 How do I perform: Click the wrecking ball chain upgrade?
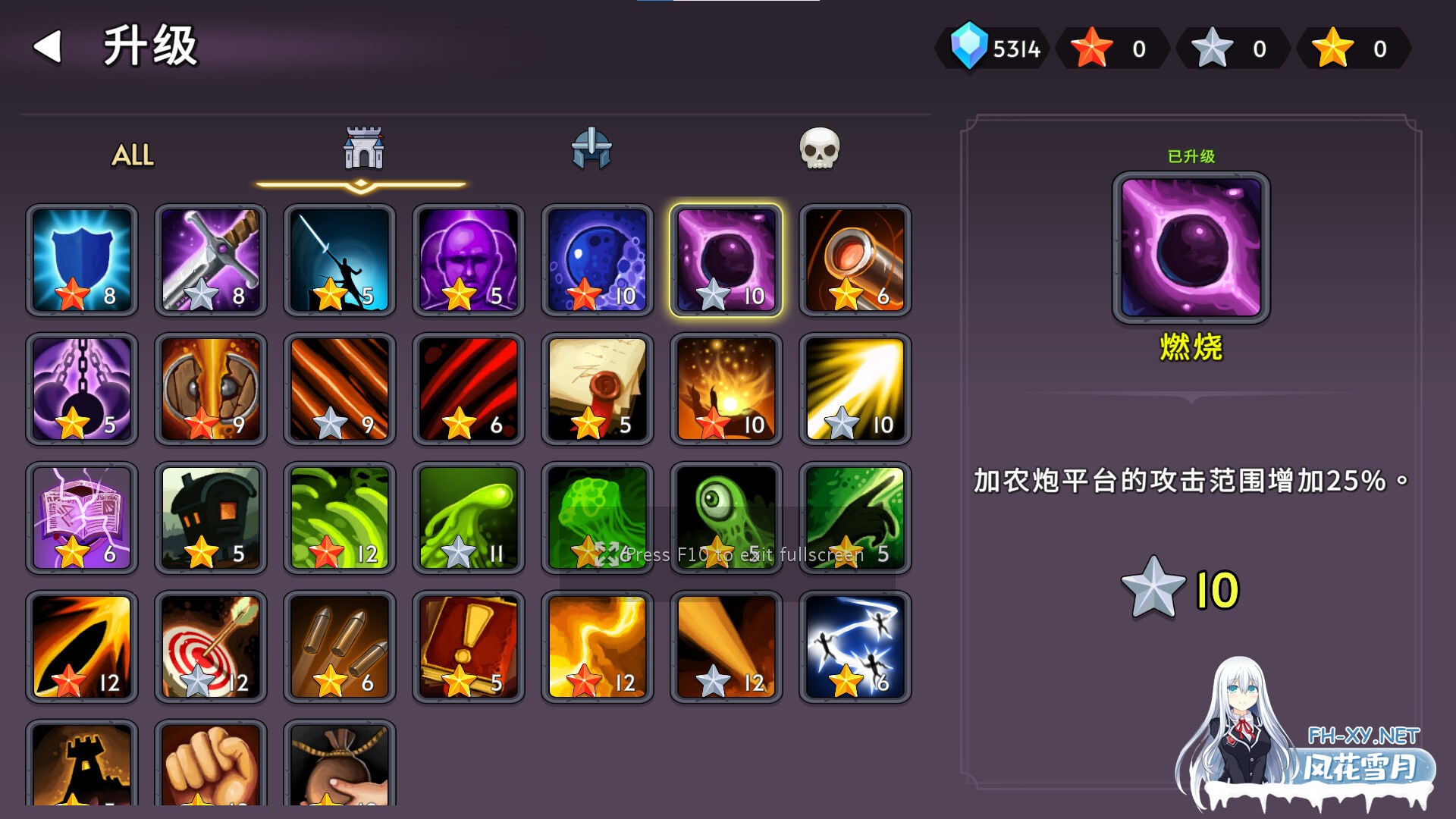click(x=81, y=389)
